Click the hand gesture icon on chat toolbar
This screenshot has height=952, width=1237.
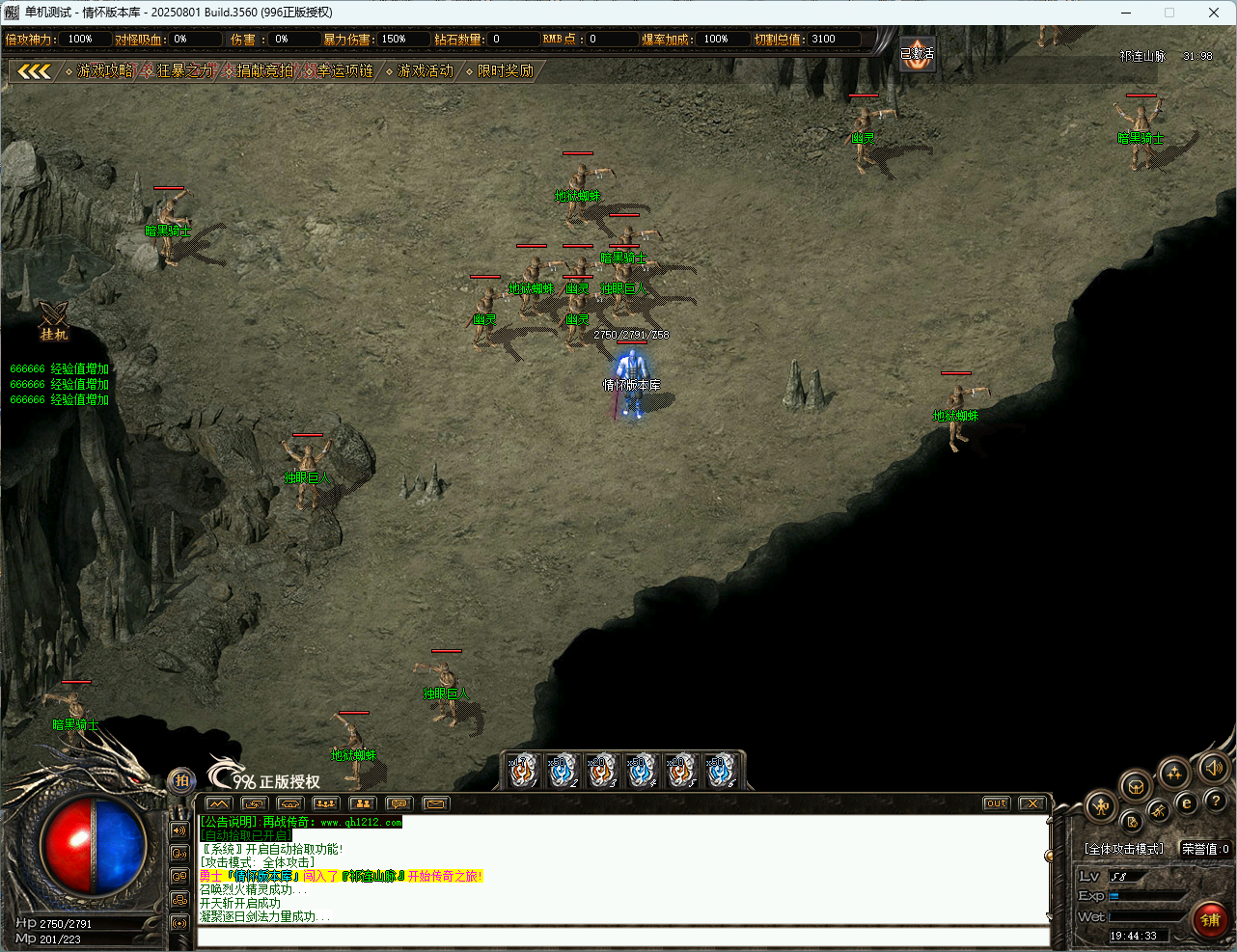289,803
